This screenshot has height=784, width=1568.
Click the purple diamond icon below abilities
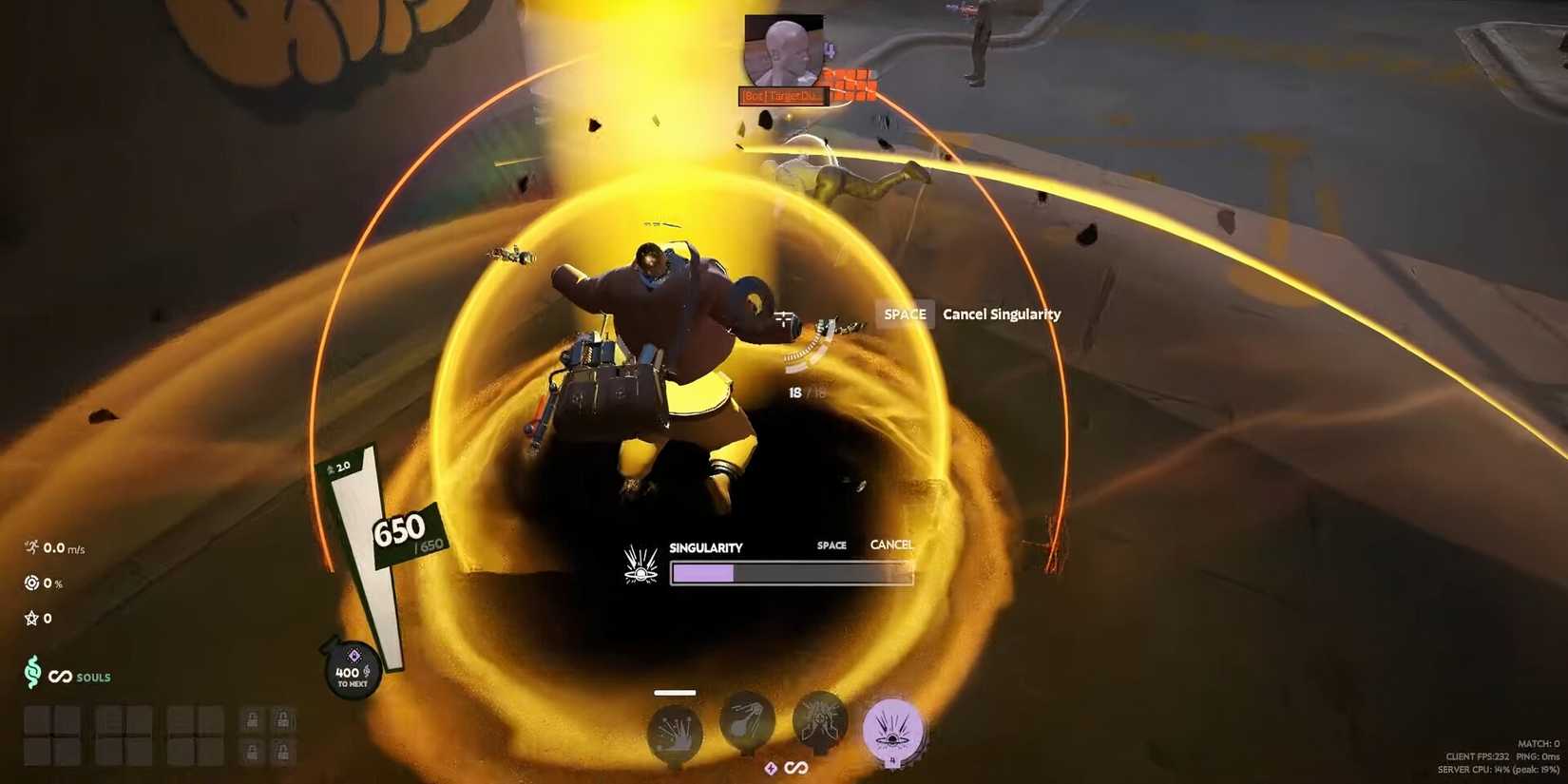click(770, 767)
